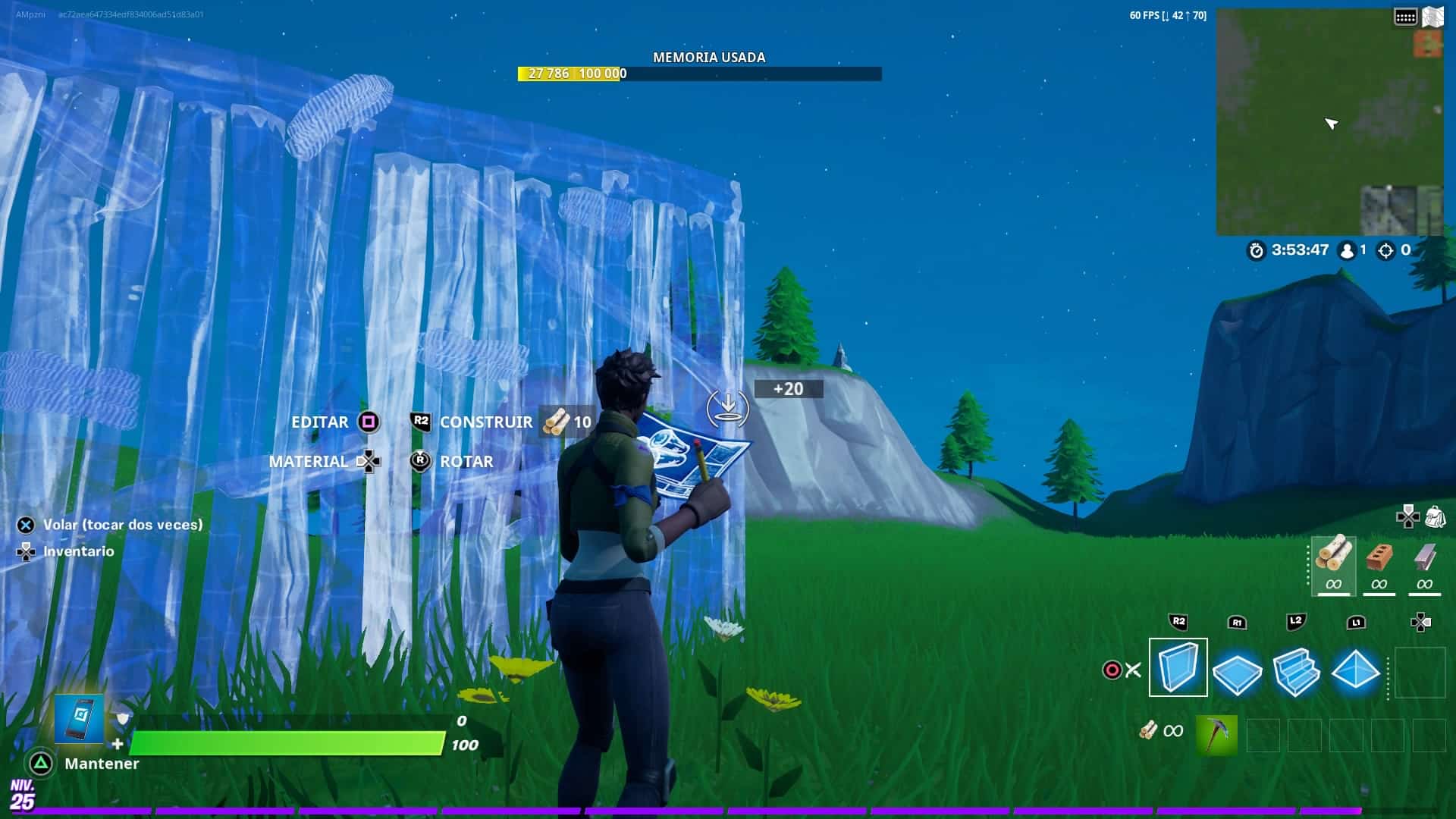Screen dimensions: 1456x819
Task: Open the backpack inventory icon
Action: [1435, 517]
